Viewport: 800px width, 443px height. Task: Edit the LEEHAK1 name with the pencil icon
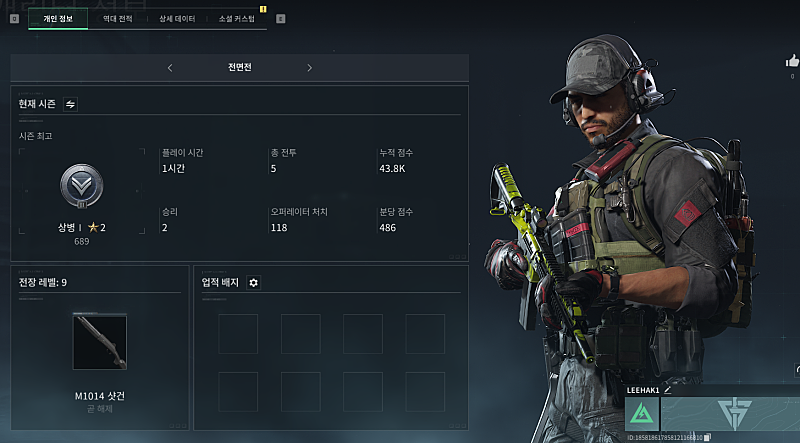click(x=668, y=389)
